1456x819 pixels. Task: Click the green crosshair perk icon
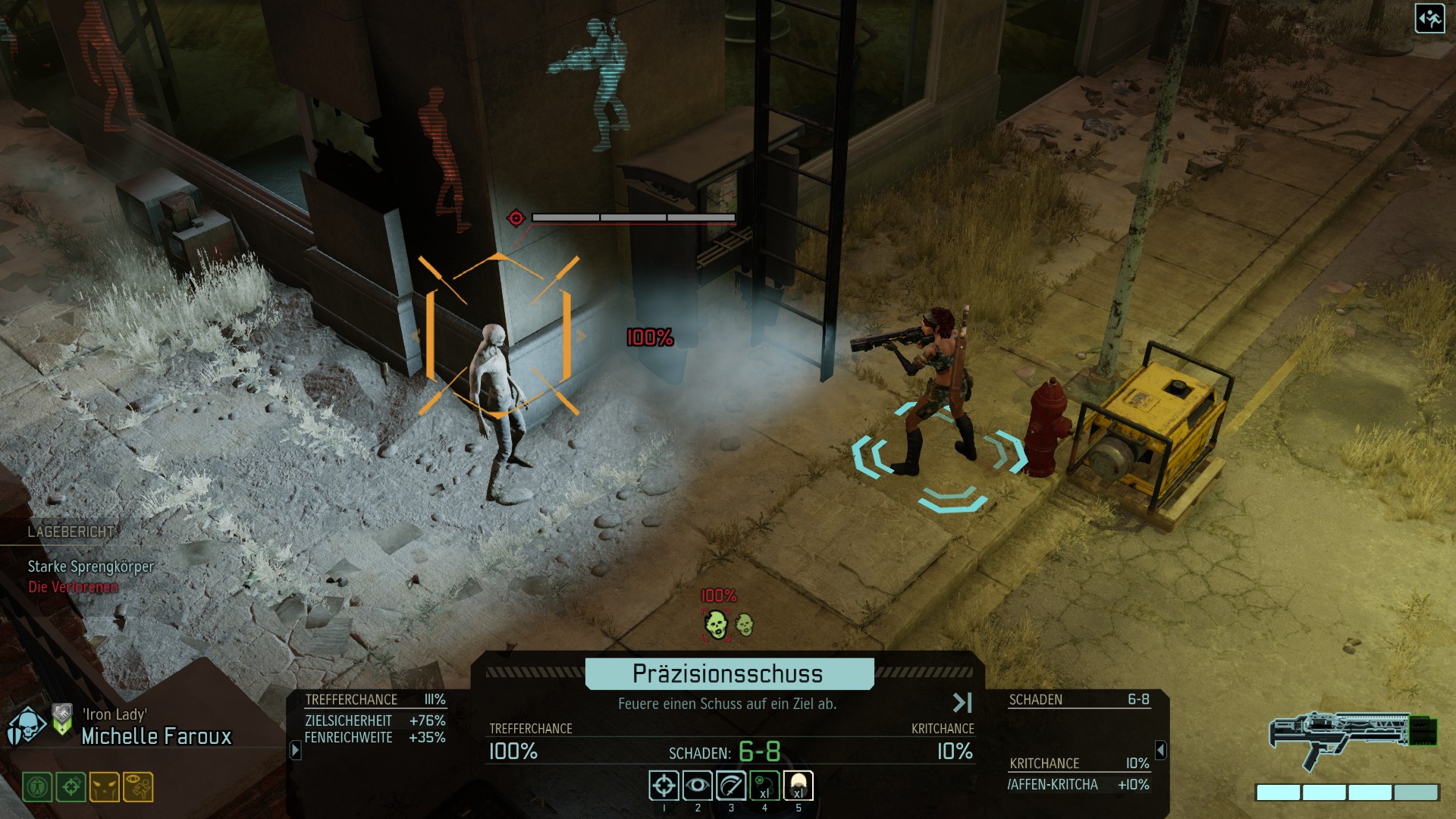click(x=71, y=787)
